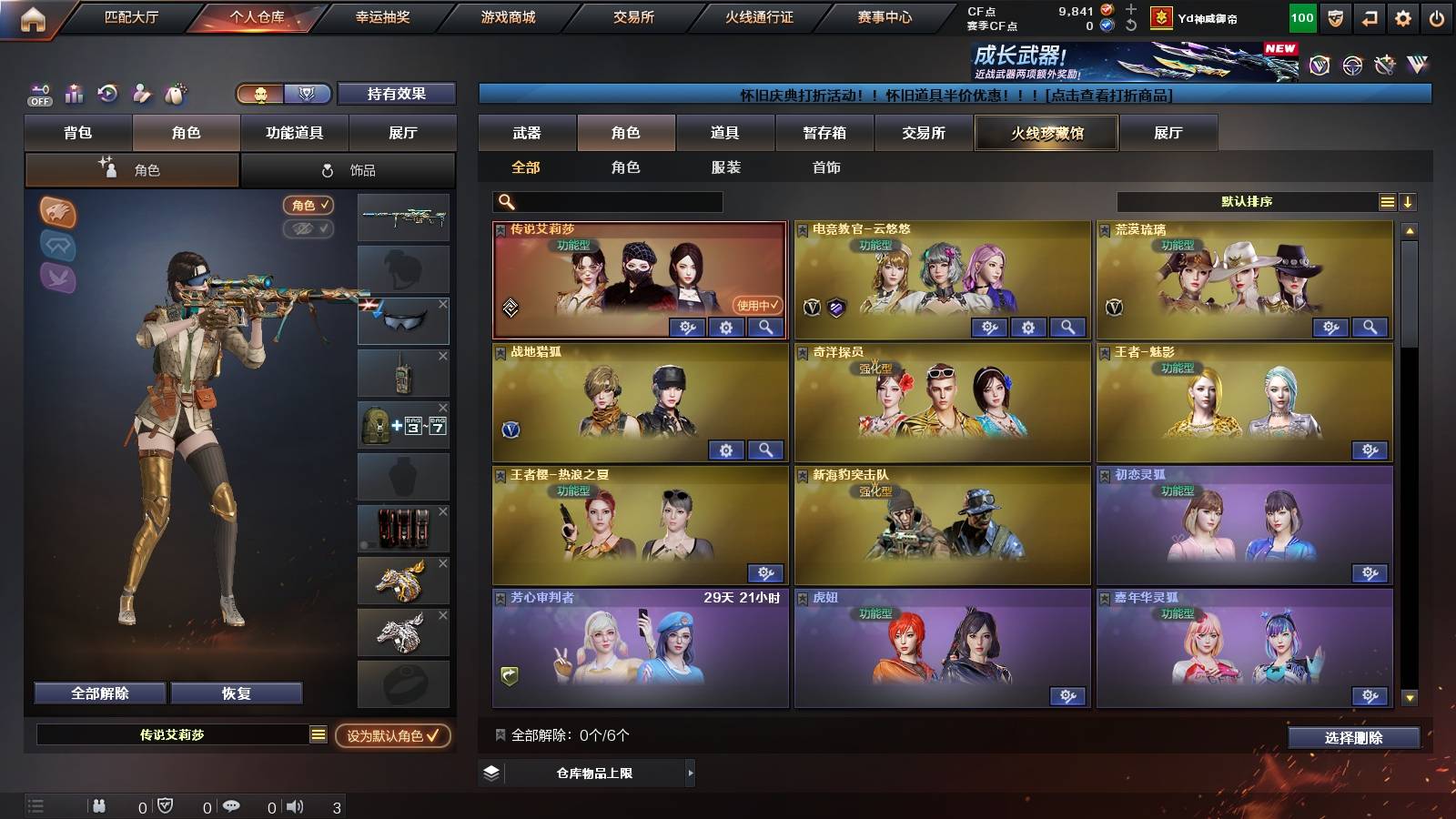Screen dimensions: 1456x819
Task: Click the chat bubble icon in bottom status bar
Action: click(234, 805)
